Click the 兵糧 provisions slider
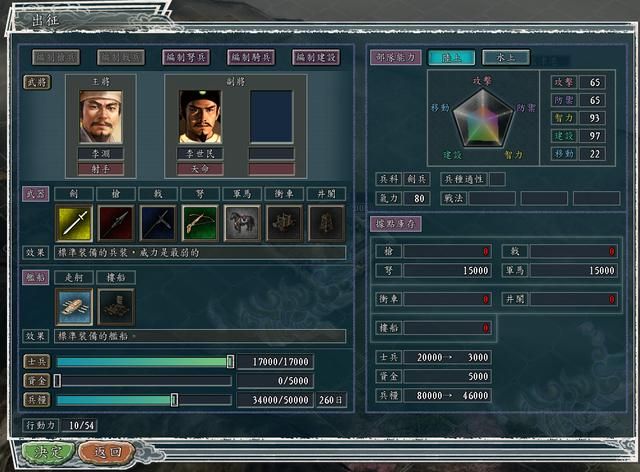 [x=144, y=400]
